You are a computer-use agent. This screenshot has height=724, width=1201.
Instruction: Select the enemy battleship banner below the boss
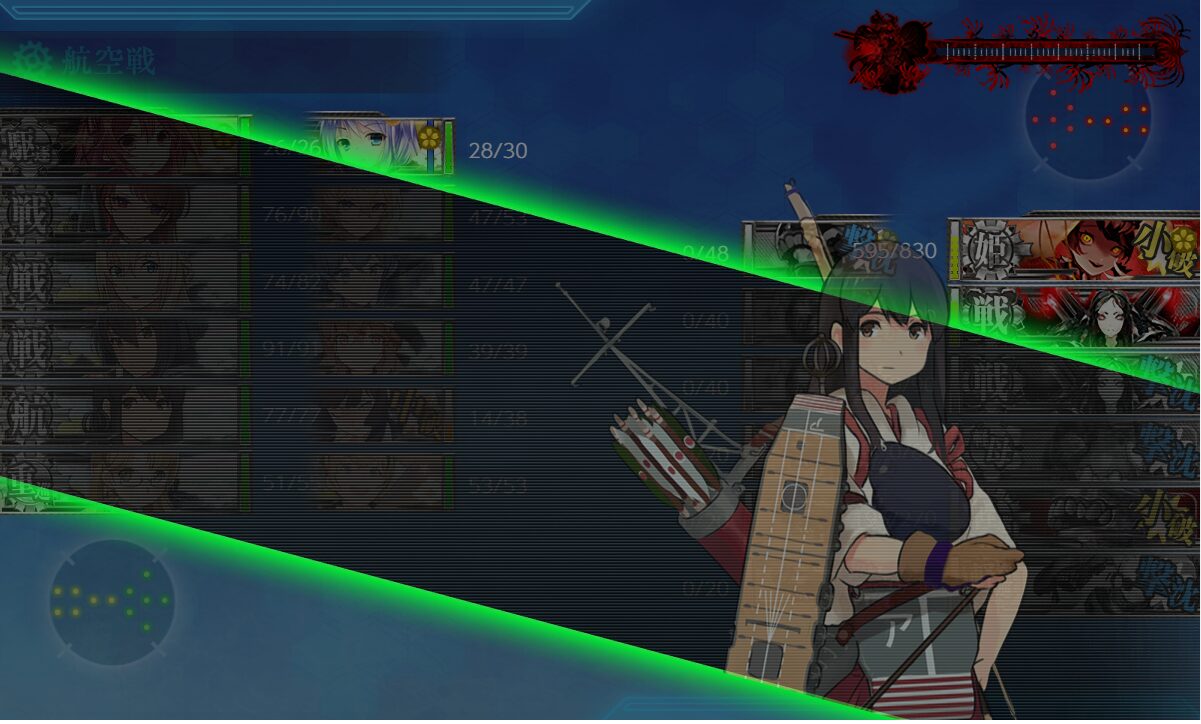pyautogui.click(x=1075, y=312)
